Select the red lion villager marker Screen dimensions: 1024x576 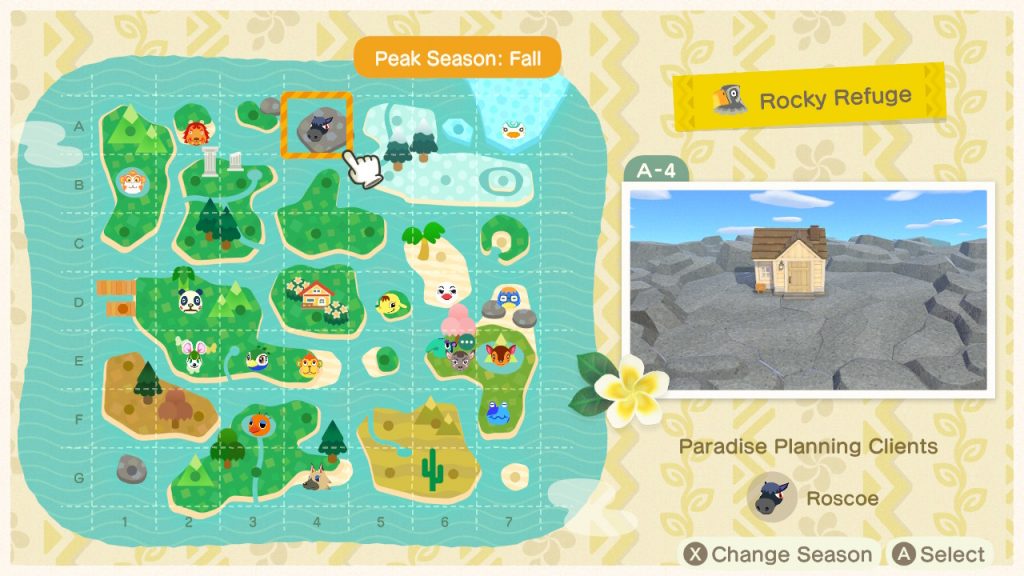194,132
